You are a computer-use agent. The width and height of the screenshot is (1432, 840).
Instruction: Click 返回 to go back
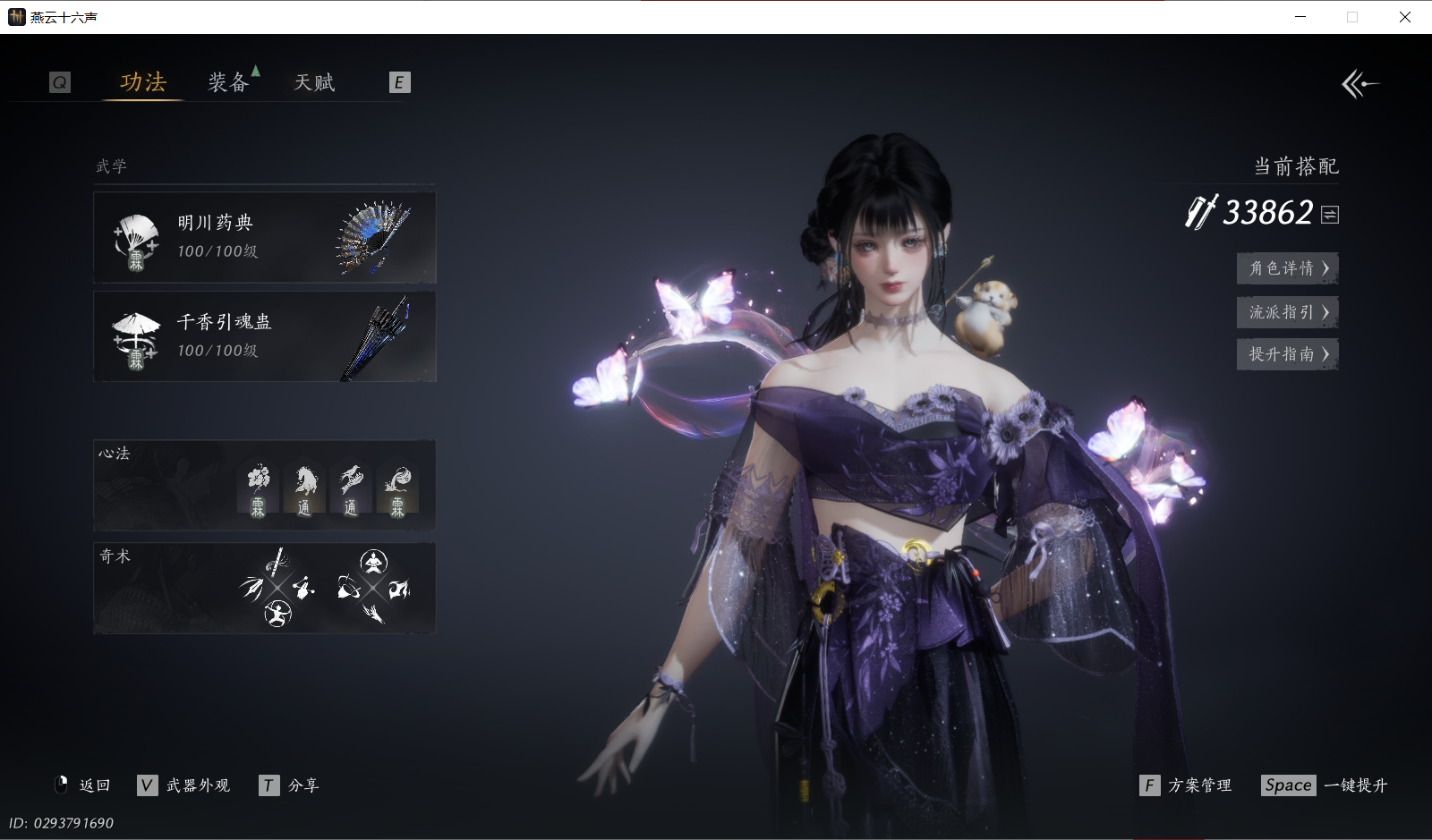coord(83,785)
